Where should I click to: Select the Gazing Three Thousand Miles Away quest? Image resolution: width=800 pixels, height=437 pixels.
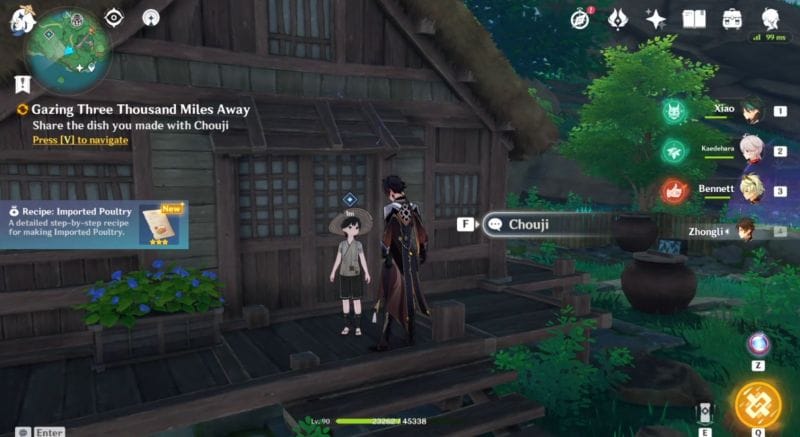point(140,109)
